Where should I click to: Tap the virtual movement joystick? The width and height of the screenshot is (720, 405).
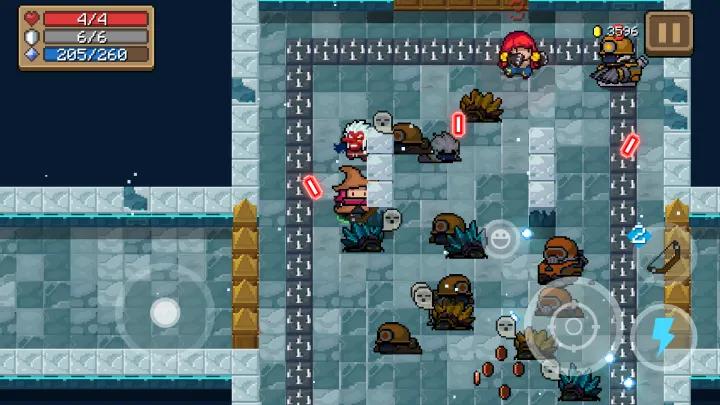coord(164,313)
